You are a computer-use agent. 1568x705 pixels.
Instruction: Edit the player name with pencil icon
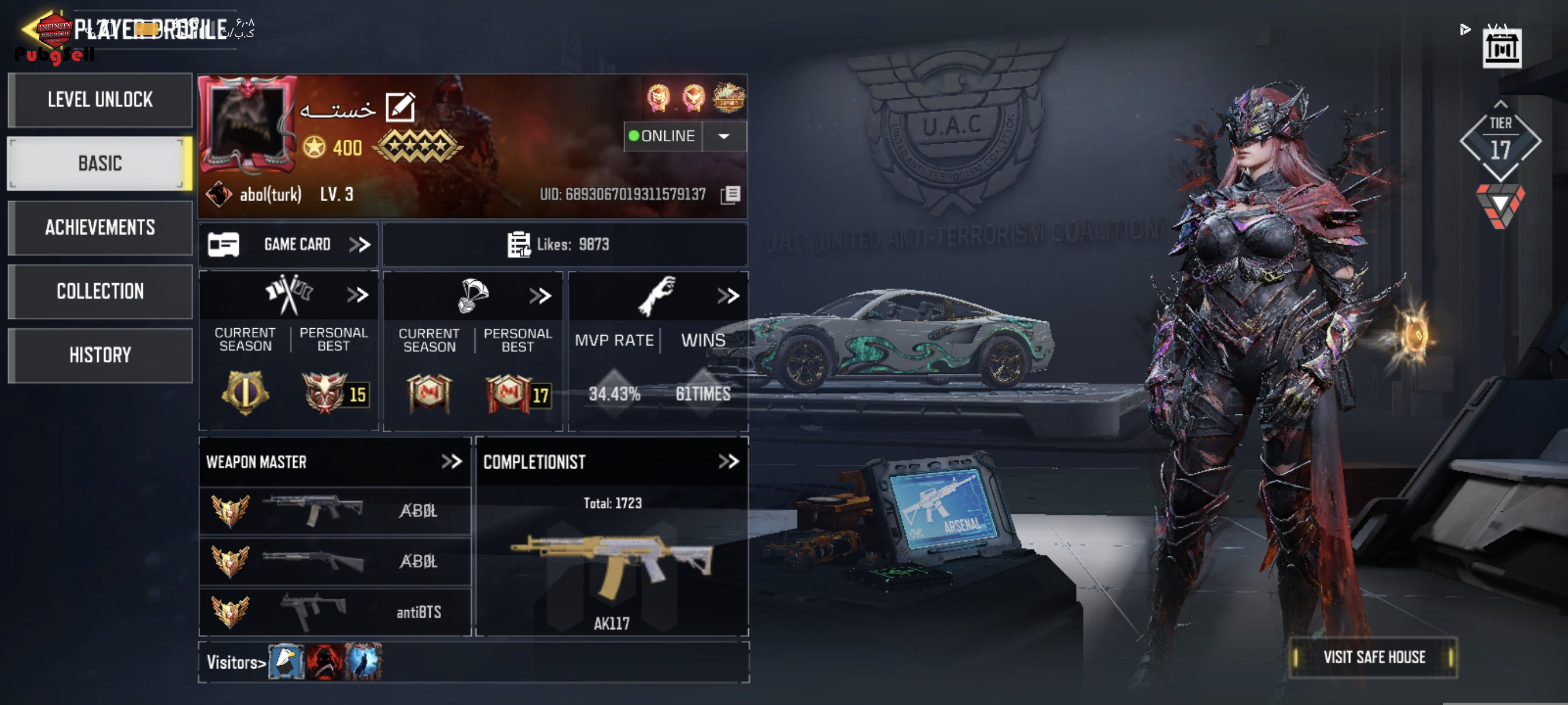pos(401,107)
